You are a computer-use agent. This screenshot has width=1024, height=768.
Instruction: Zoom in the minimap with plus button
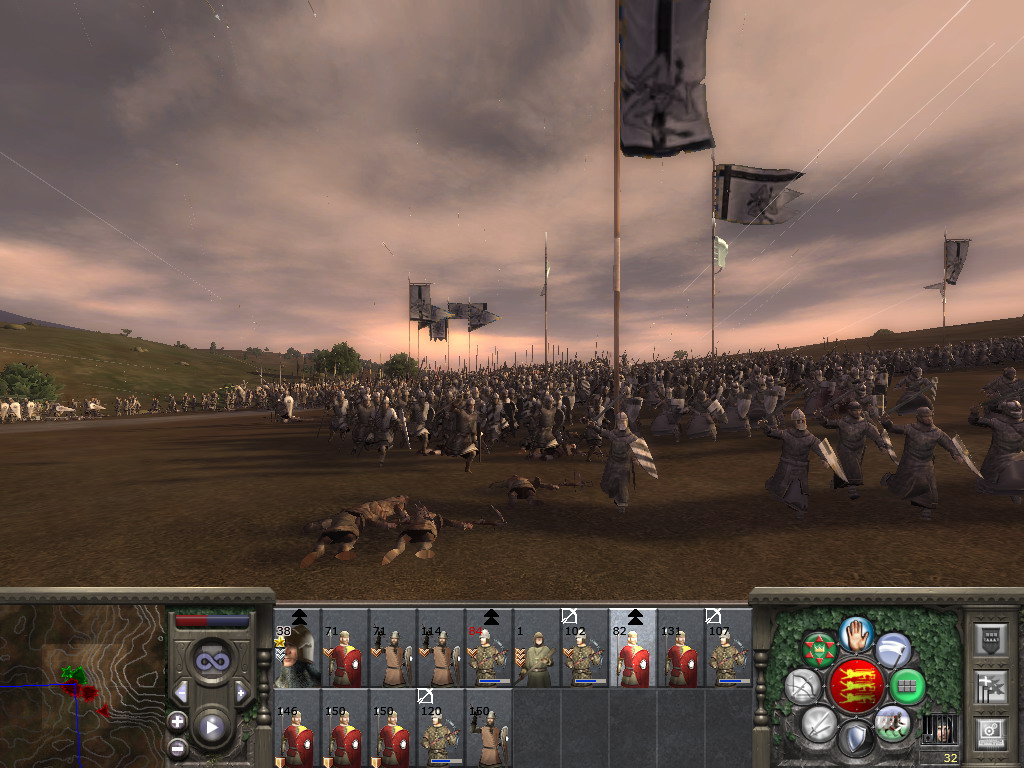pos(177,720)
